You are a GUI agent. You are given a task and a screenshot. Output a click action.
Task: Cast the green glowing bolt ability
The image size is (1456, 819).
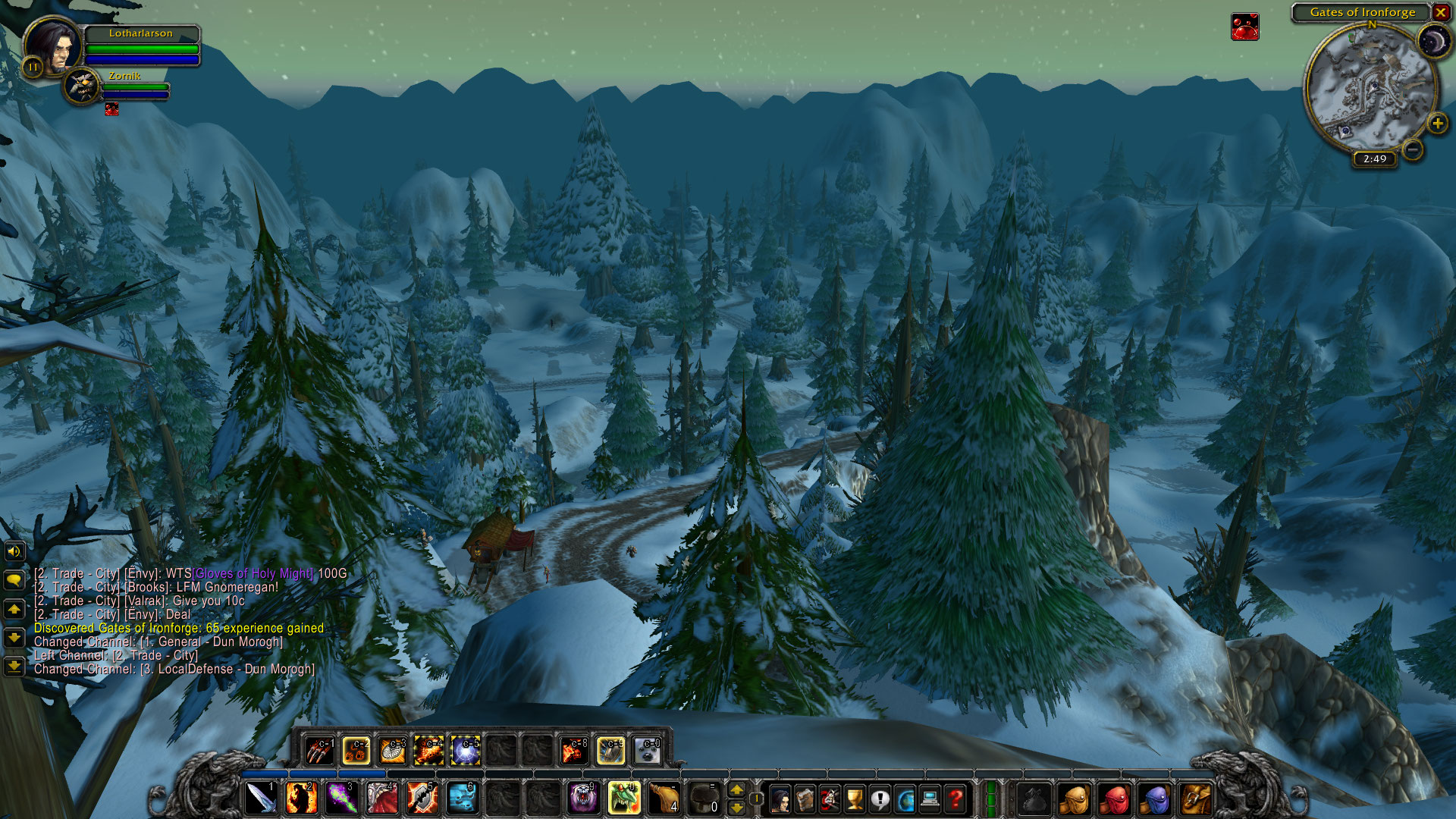pos(341,799)
